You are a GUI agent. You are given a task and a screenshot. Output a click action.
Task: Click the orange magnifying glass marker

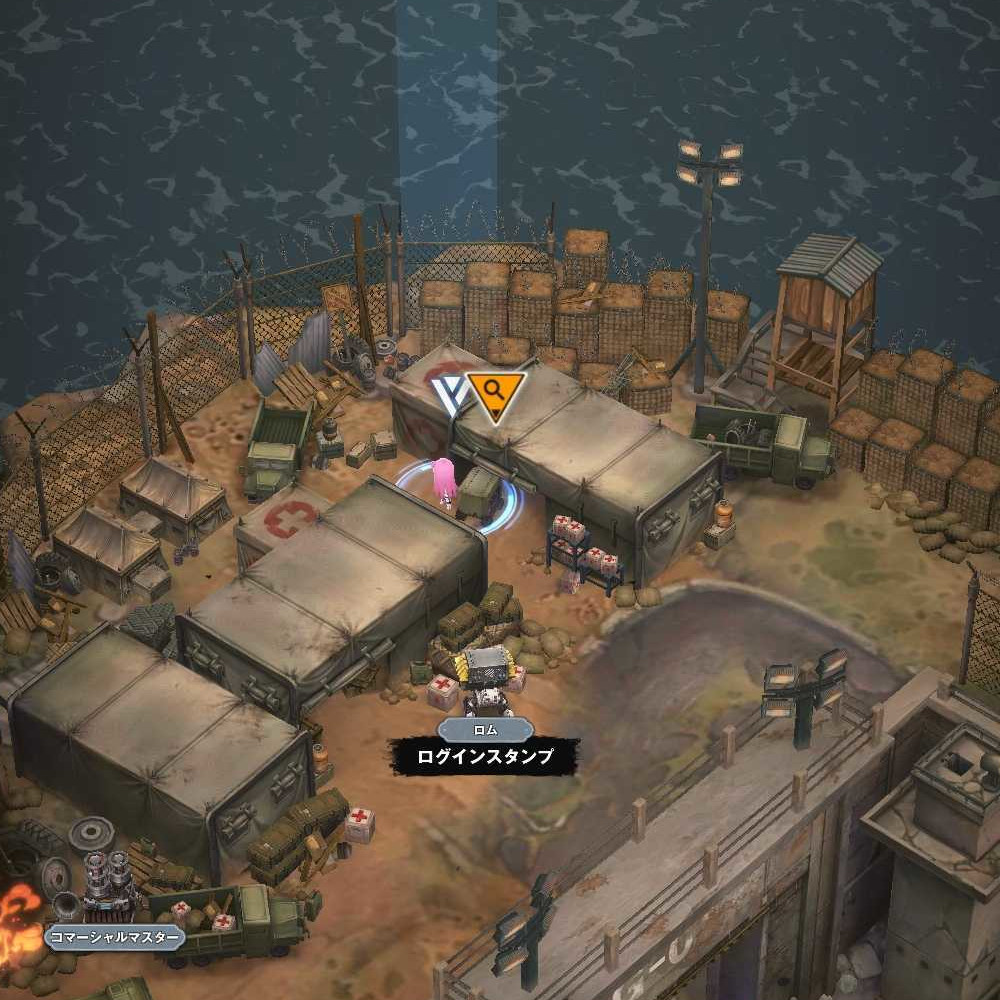point(494,392)
